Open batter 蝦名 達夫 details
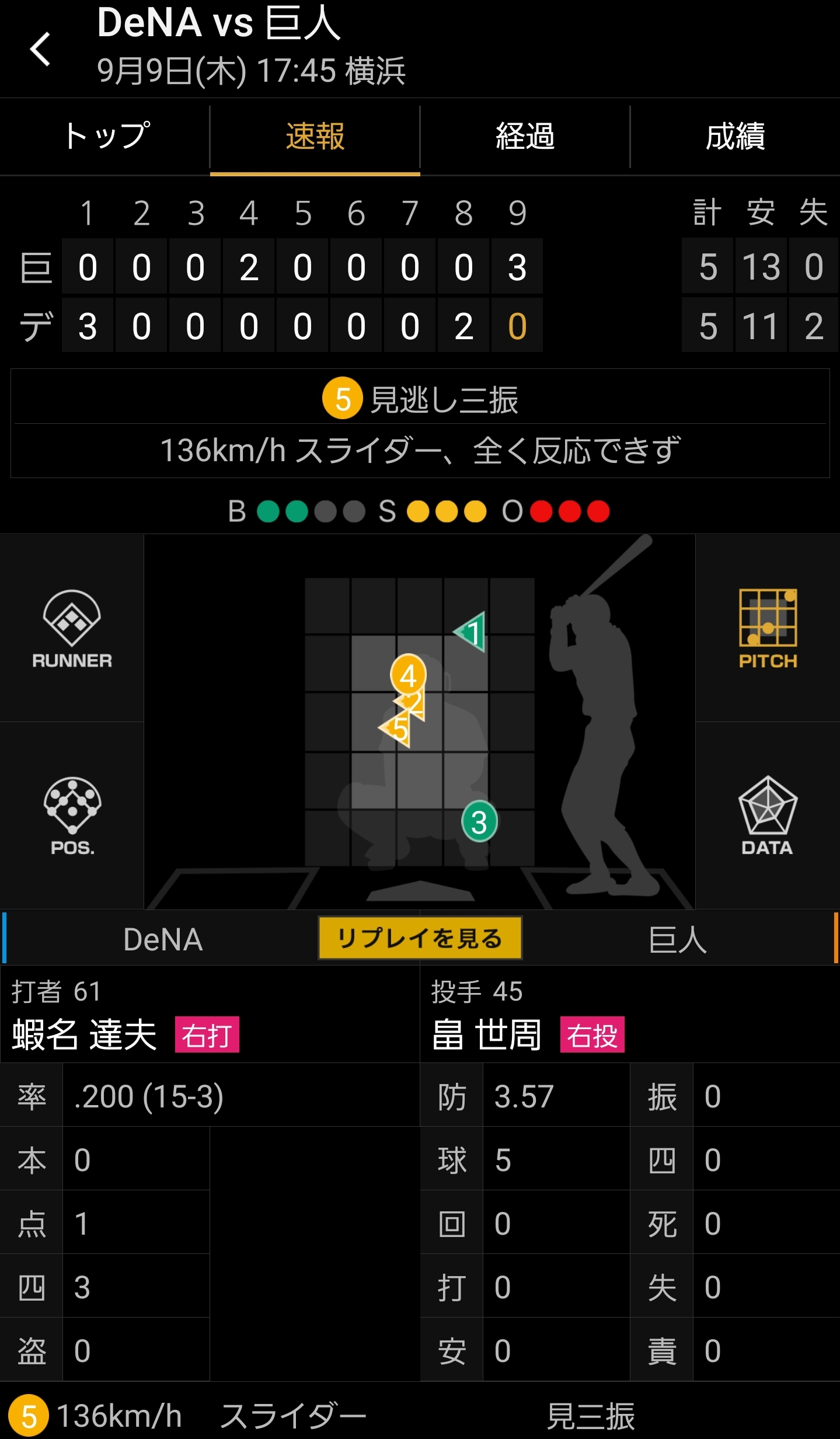 click(x=85, y=1036)
